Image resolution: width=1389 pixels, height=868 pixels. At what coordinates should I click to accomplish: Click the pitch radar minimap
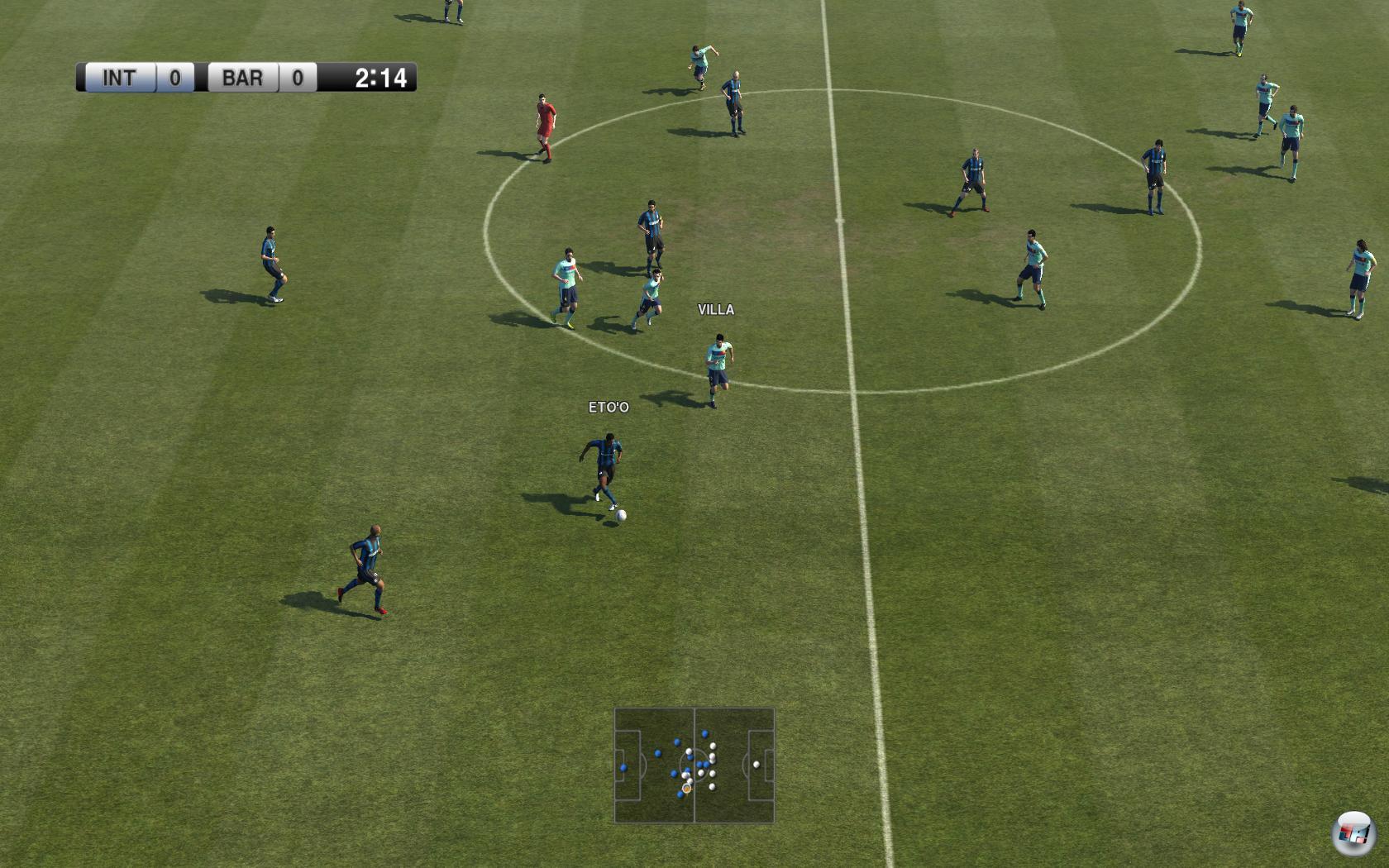coord(694,765)
